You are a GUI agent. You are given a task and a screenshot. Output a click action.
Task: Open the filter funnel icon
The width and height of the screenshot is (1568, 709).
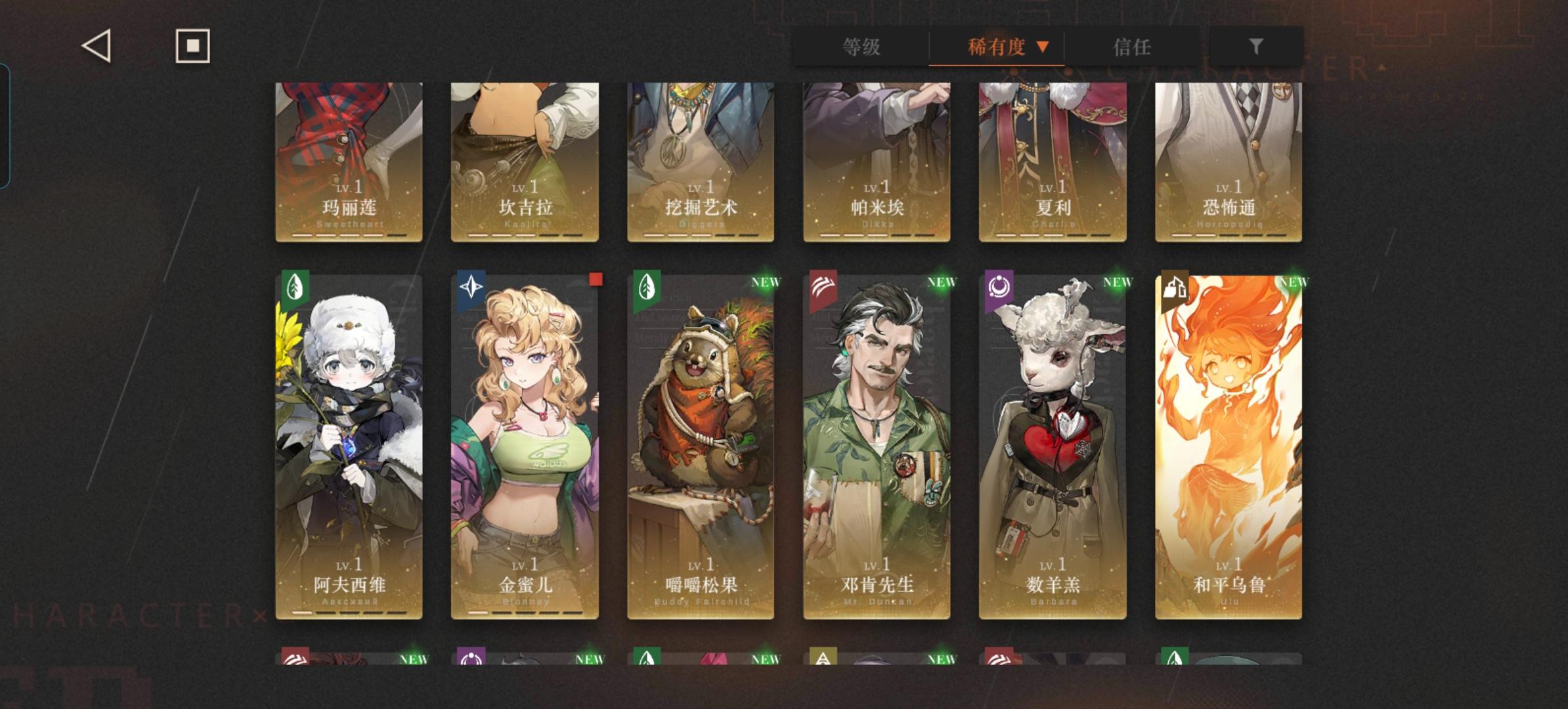pos(1255,47)
